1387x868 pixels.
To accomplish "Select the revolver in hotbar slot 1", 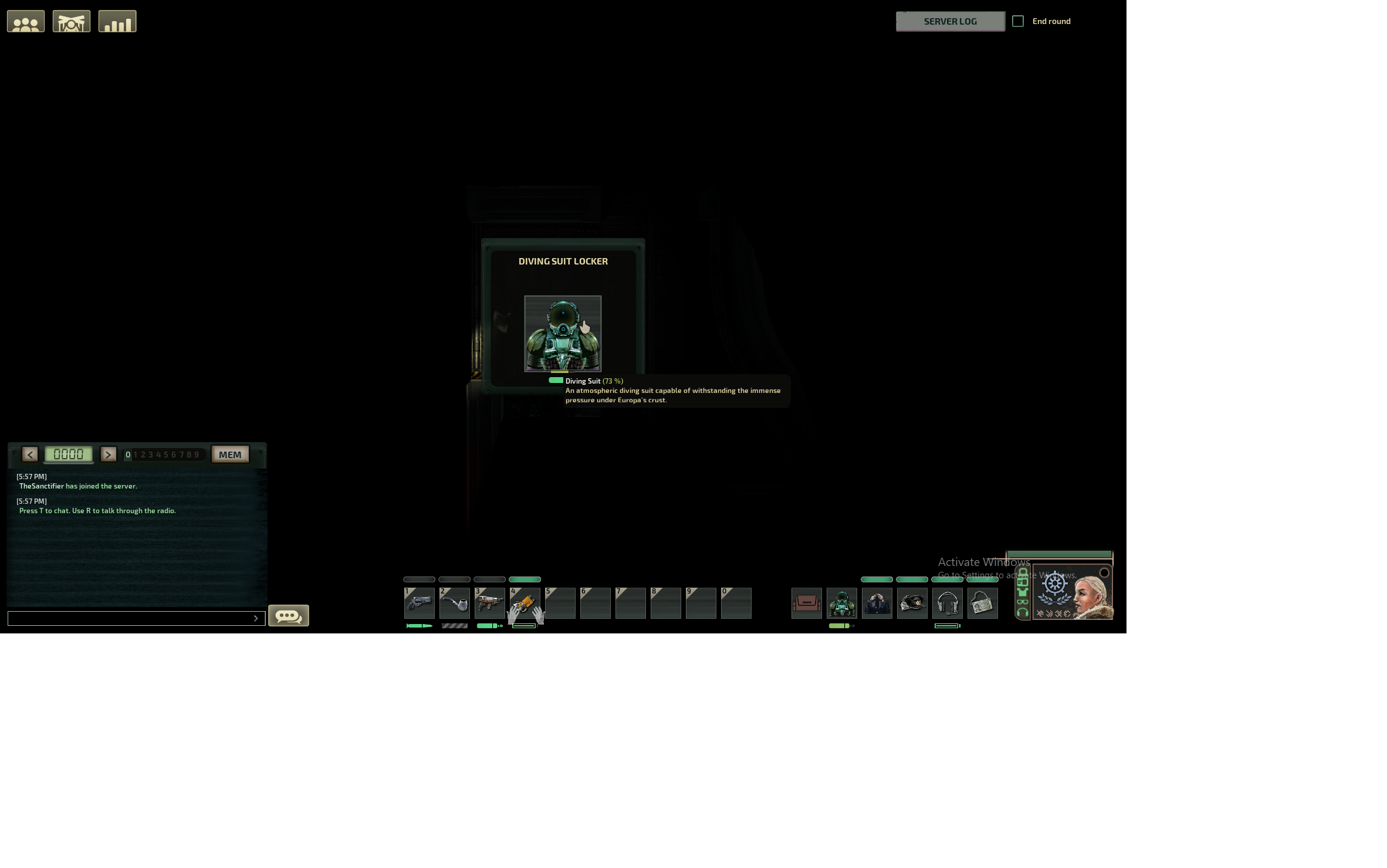I will click(419, 603).
